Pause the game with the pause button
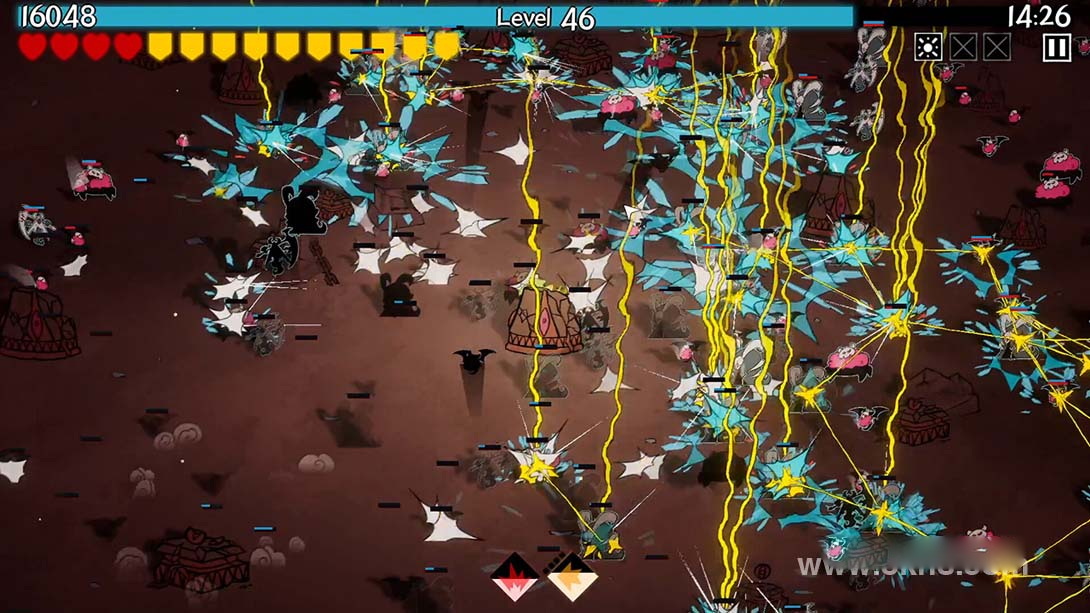1090x613 pixels. 1056,47
